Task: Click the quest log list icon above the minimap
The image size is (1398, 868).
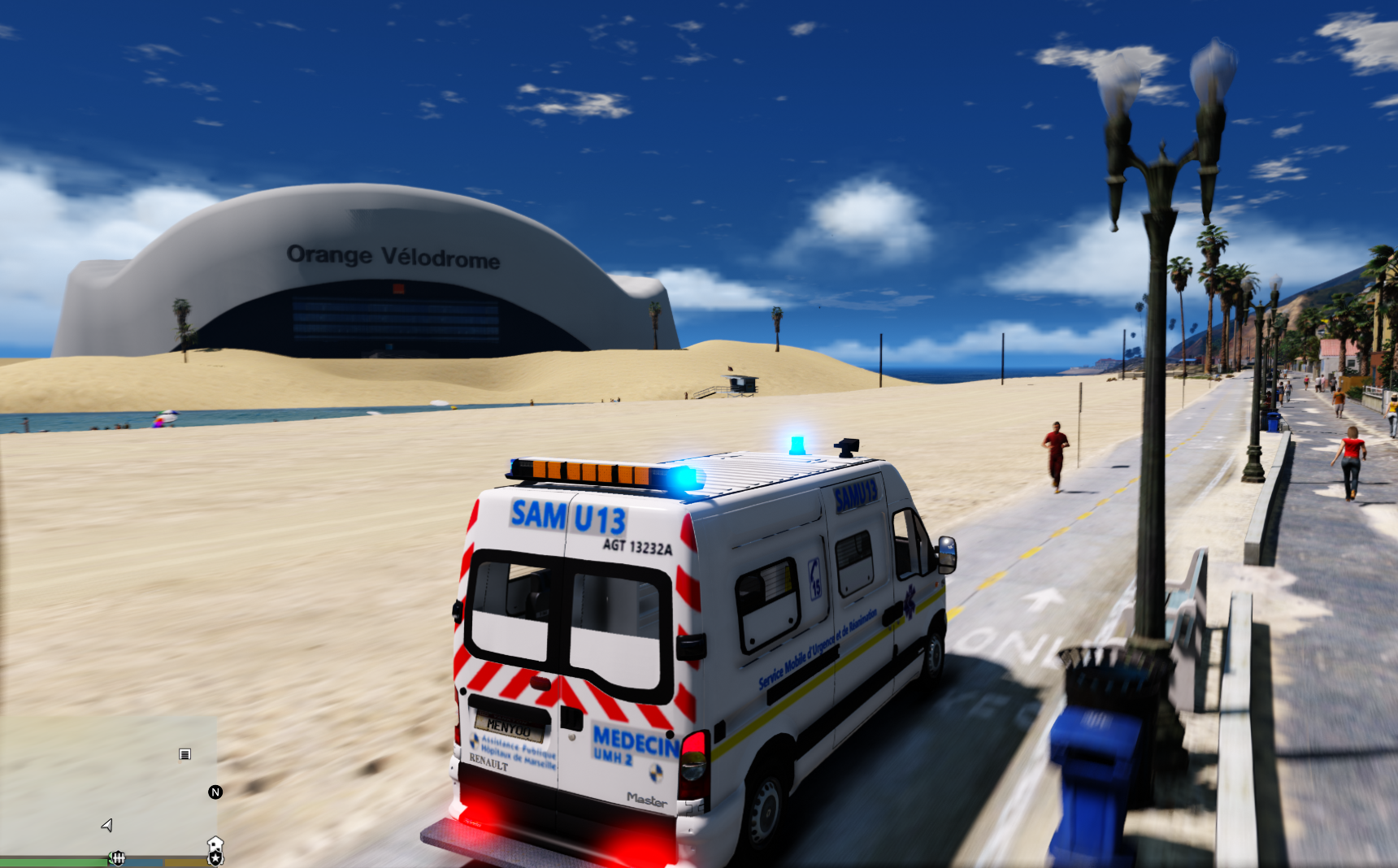Action: [185, 754]
